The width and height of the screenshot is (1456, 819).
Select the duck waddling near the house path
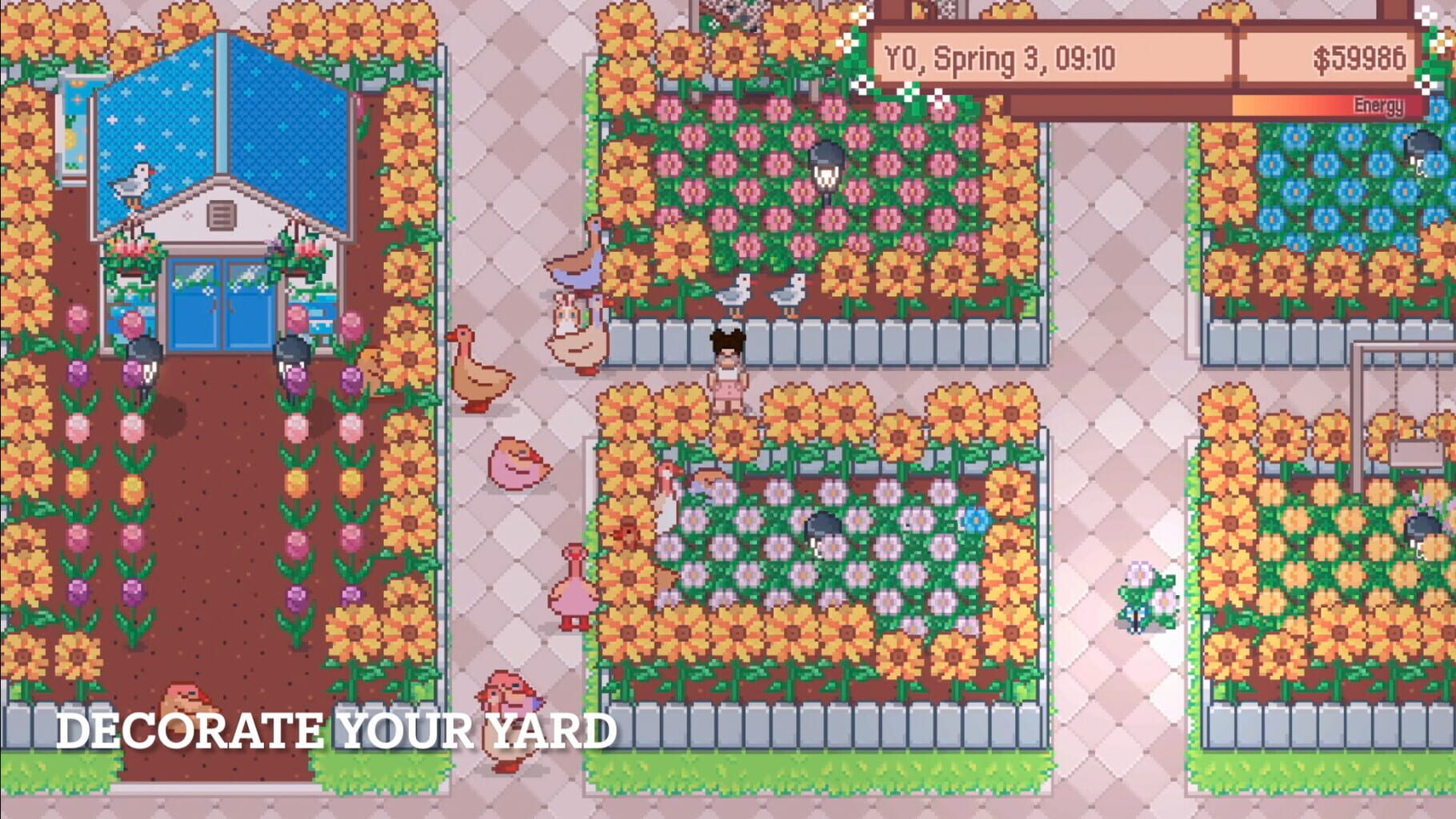click(x=478, y=376)
